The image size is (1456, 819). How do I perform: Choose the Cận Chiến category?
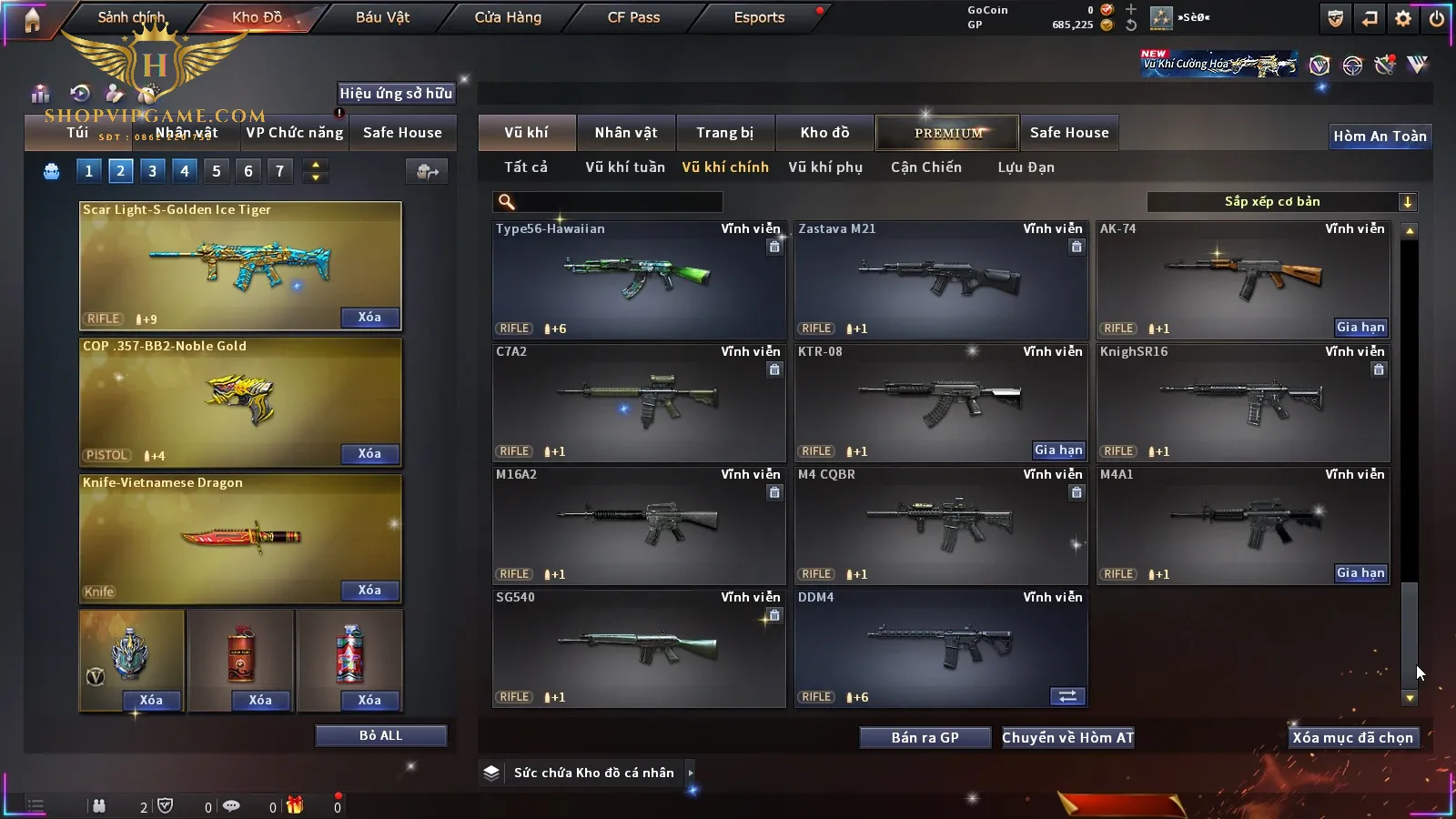pyautogui.click(x=925, y=167)
